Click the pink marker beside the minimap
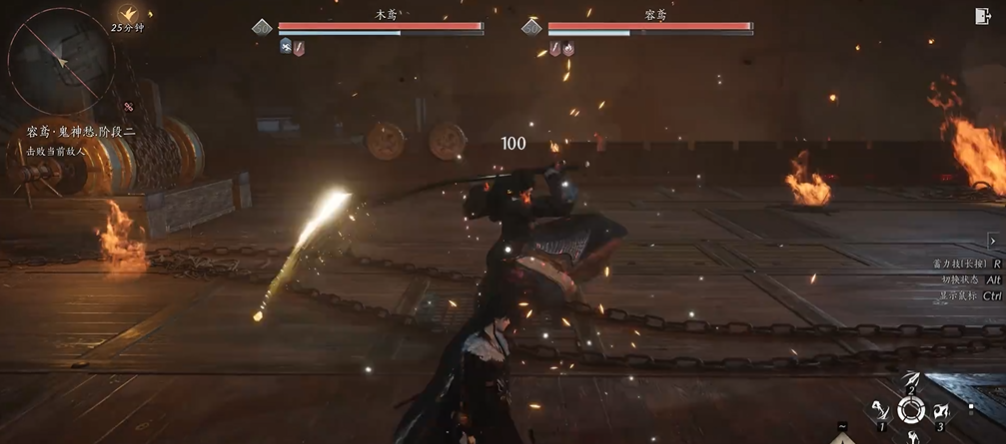The image size is (1006, 444). (x=129, y=107)
